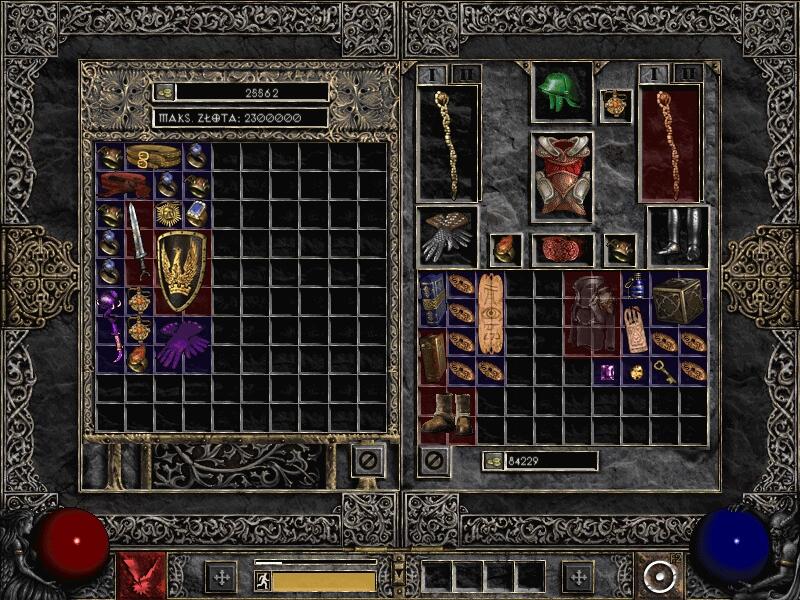Image resolution: width=800 pixels, height=600 pixels.
Task: Select the equipped green helmet
Action: click(x=561, y=93)
